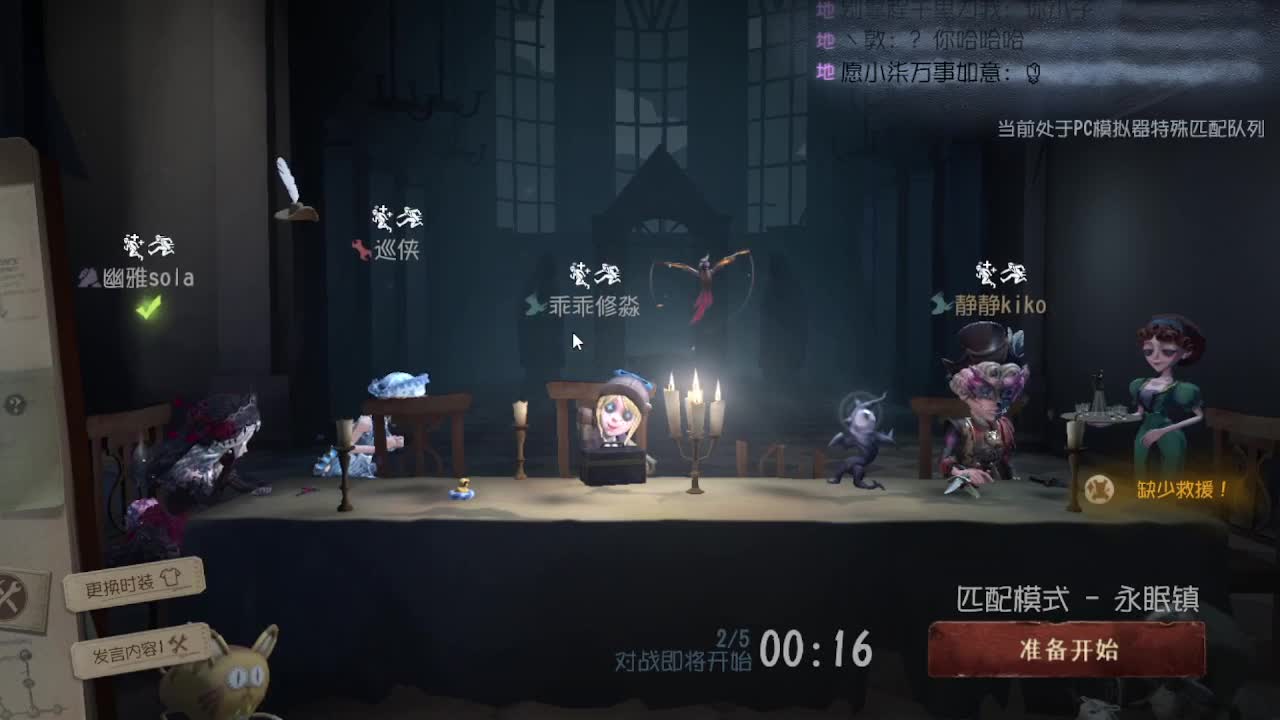Click the question mark icon on left panel
Screen dimensions: 1280x720
coord(14,403)
